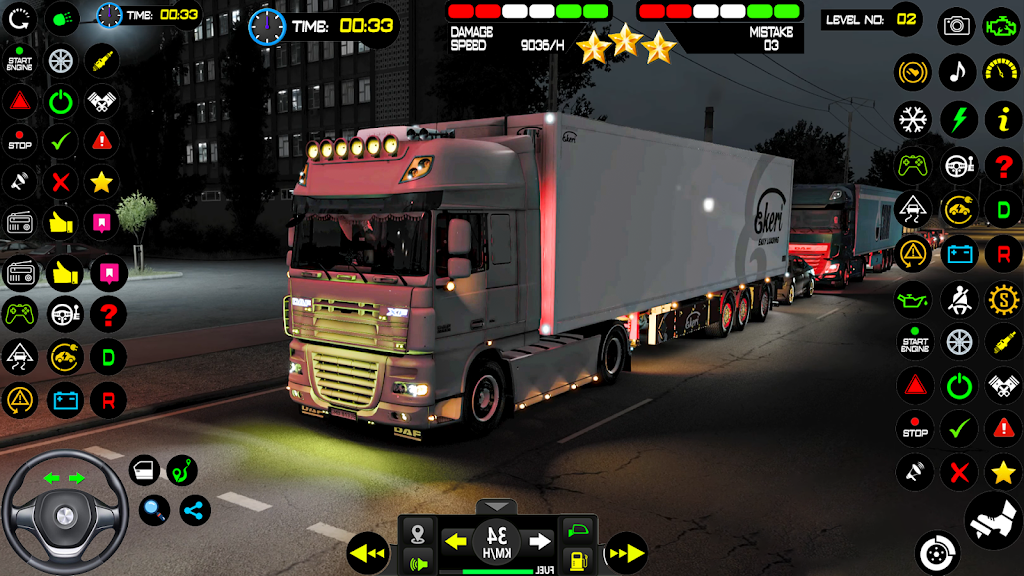Show the green route path icon
The height and width of the screenshot is (576, 1024).
click(x=181, y=470)
